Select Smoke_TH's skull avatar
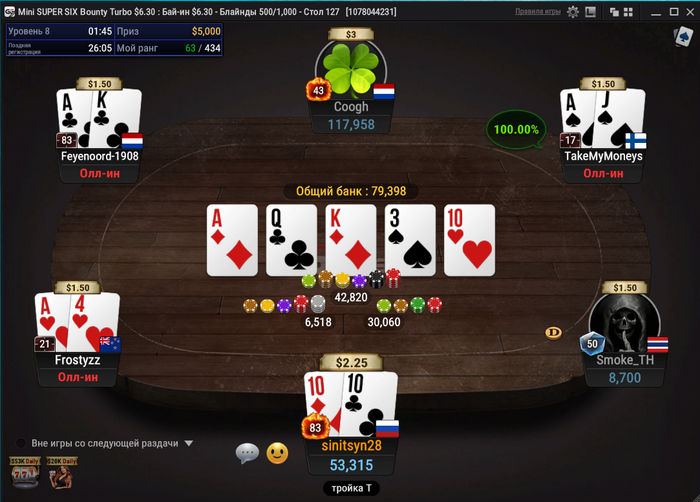This screenshot has height=502, width=700. click(624, 323)
